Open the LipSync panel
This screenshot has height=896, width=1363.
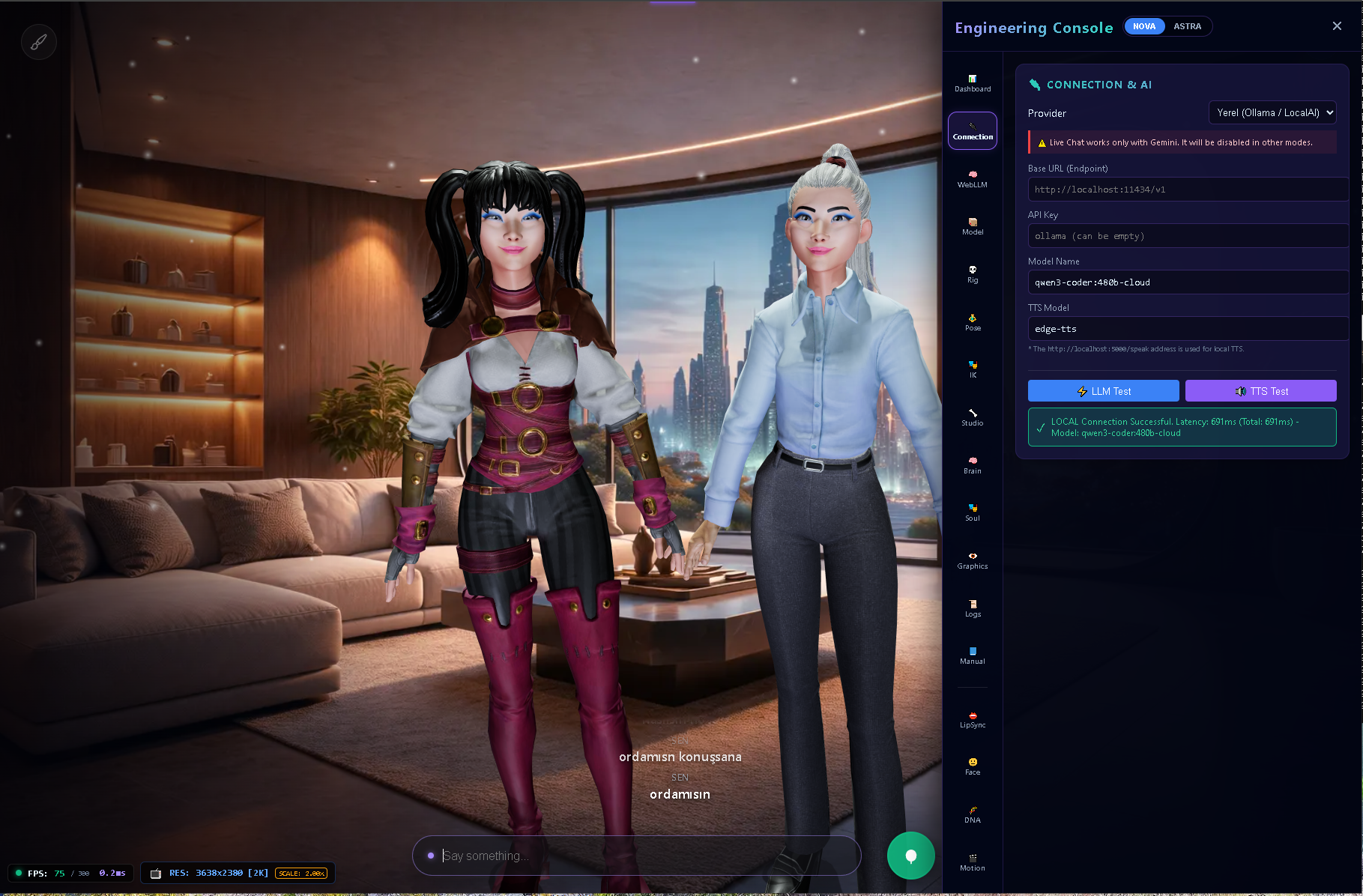pyautogui.click(x=972, y=718)
